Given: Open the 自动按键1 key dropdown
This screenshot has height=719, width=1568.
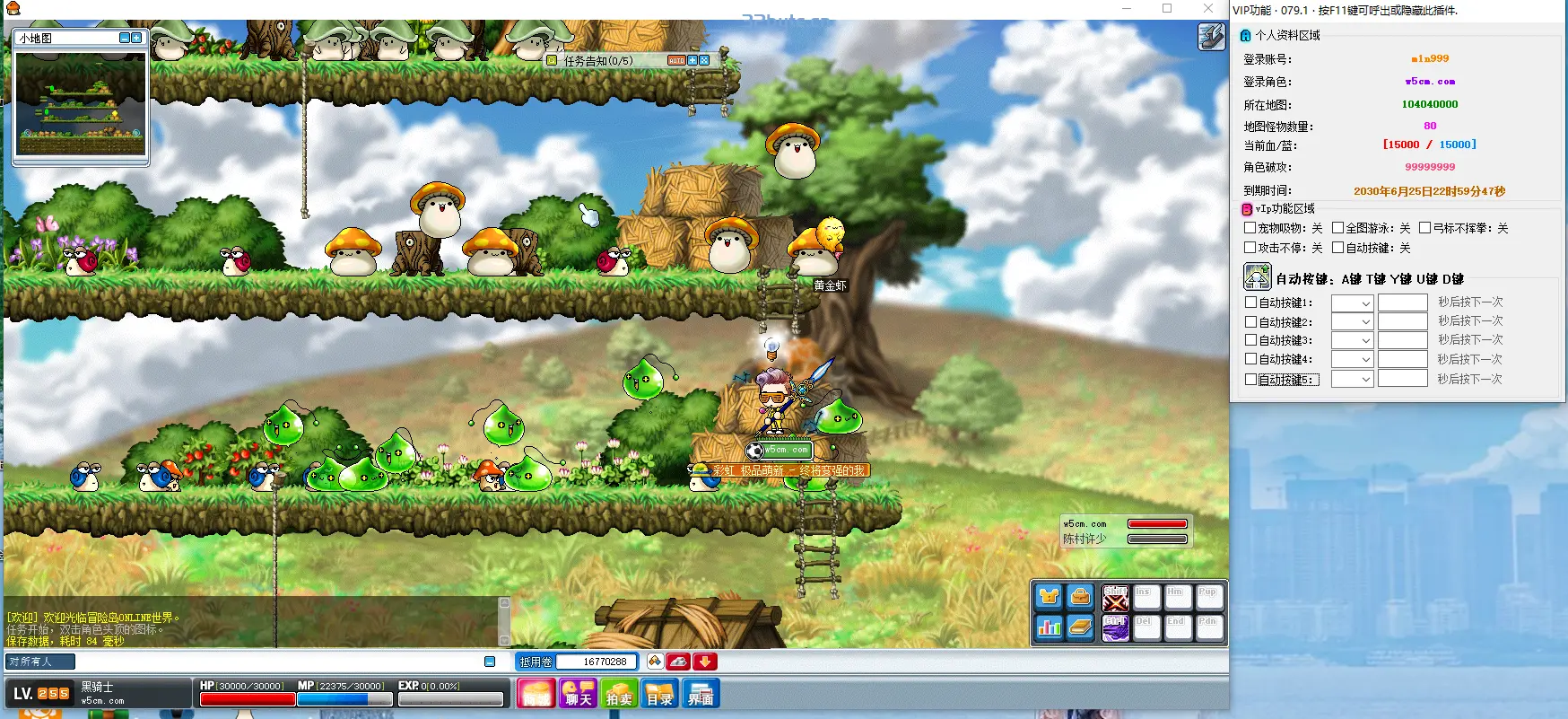Looking at the screenshot, I should point(1353,303).
